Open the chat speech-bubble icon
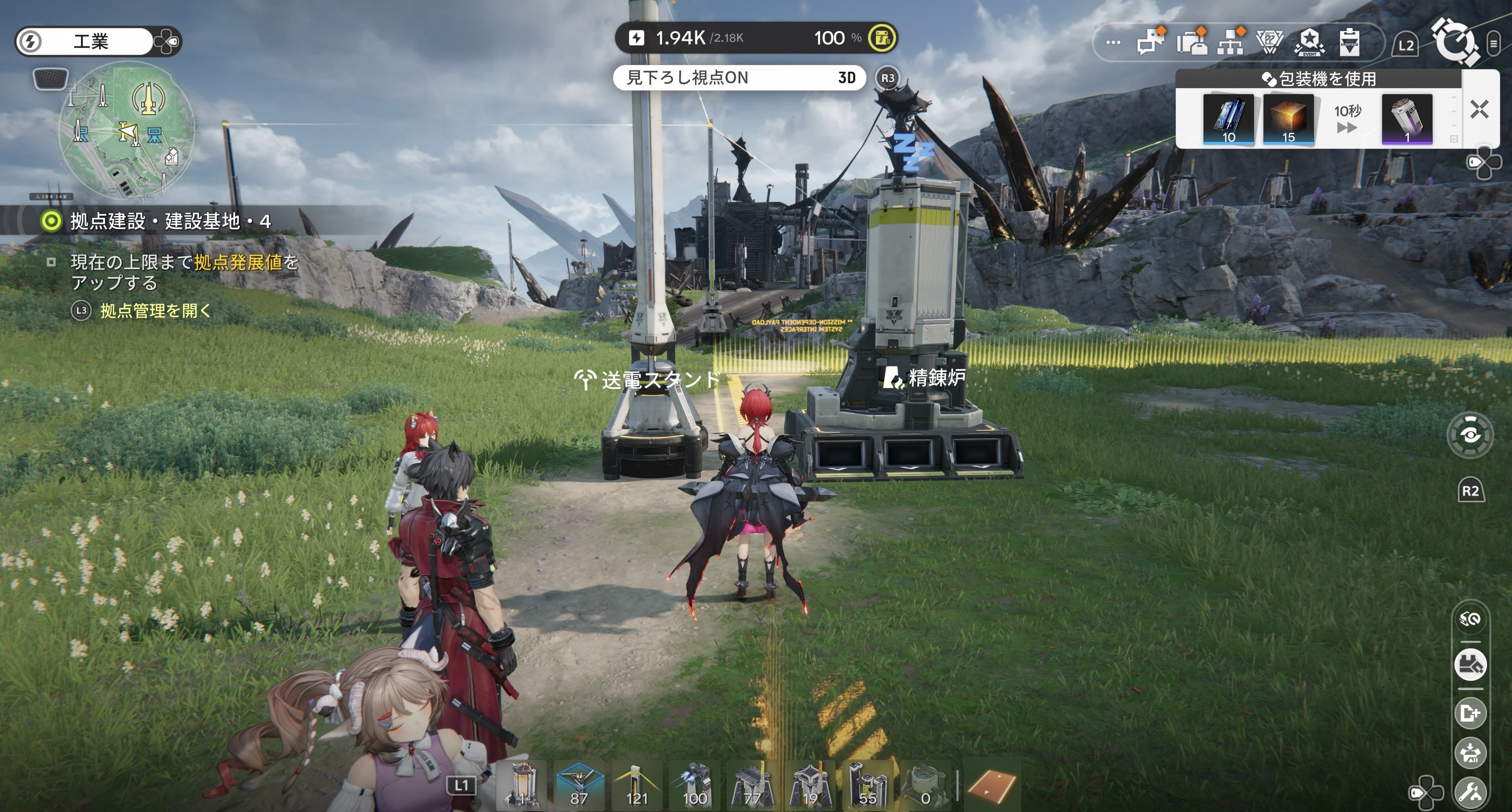This screenshot has width=1512, height=812. 1150,42
